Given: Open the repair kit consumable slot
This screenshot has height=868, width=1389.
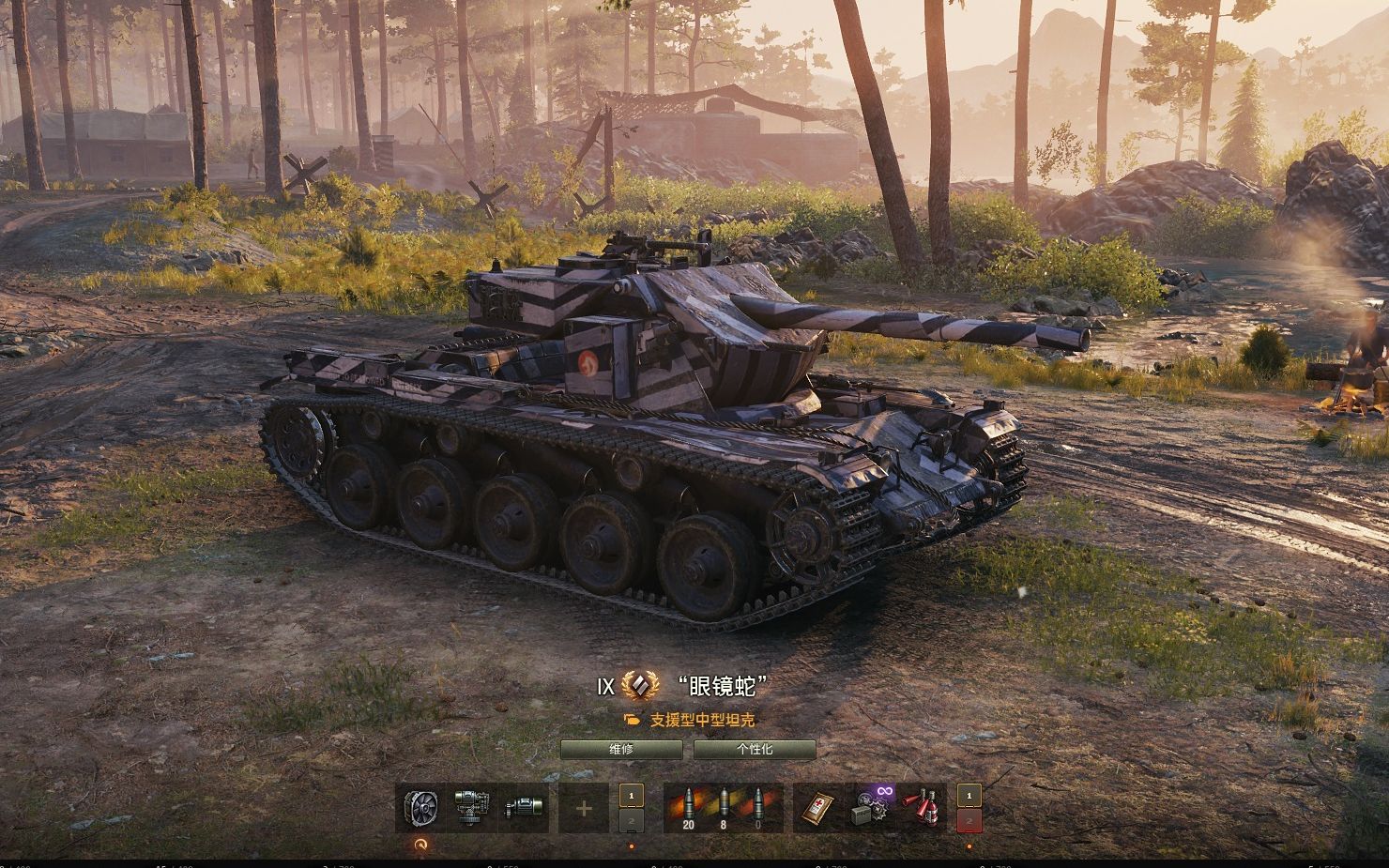Looking at the screenshot, I should point(873,808).
